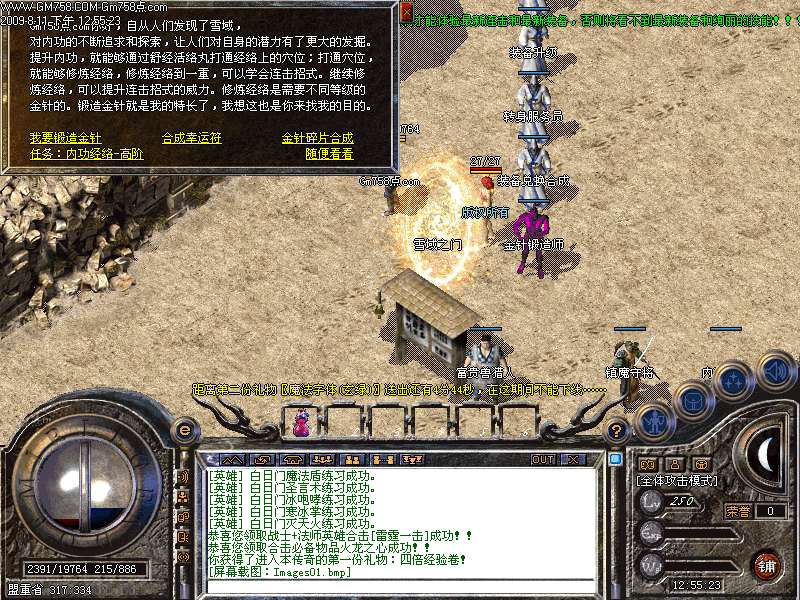
Task: Open character status round button
Action: click(x=654, y=422)
